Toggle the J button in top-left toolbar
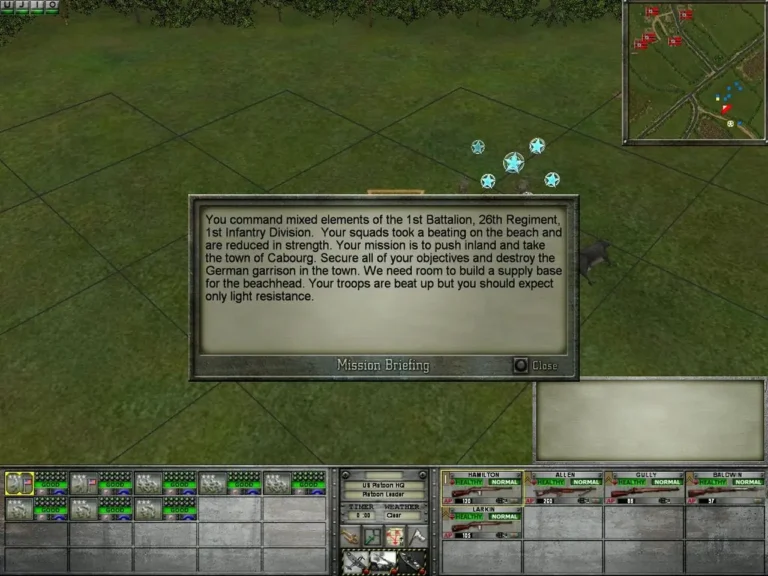This screenshot has width=768, height=576. (x=23, y=5)
